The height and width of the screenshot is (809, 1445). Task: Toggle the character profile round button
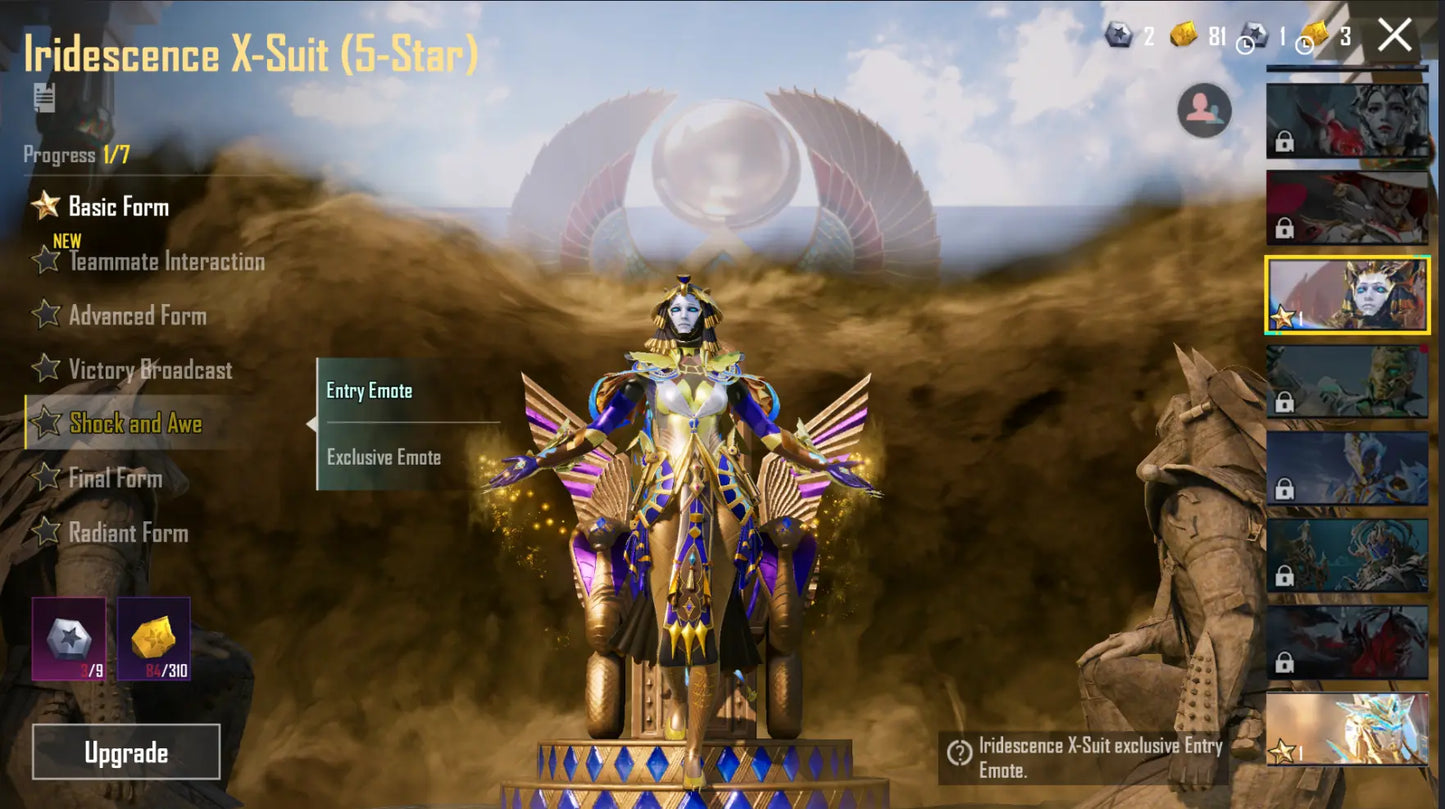coord(1204,111)
